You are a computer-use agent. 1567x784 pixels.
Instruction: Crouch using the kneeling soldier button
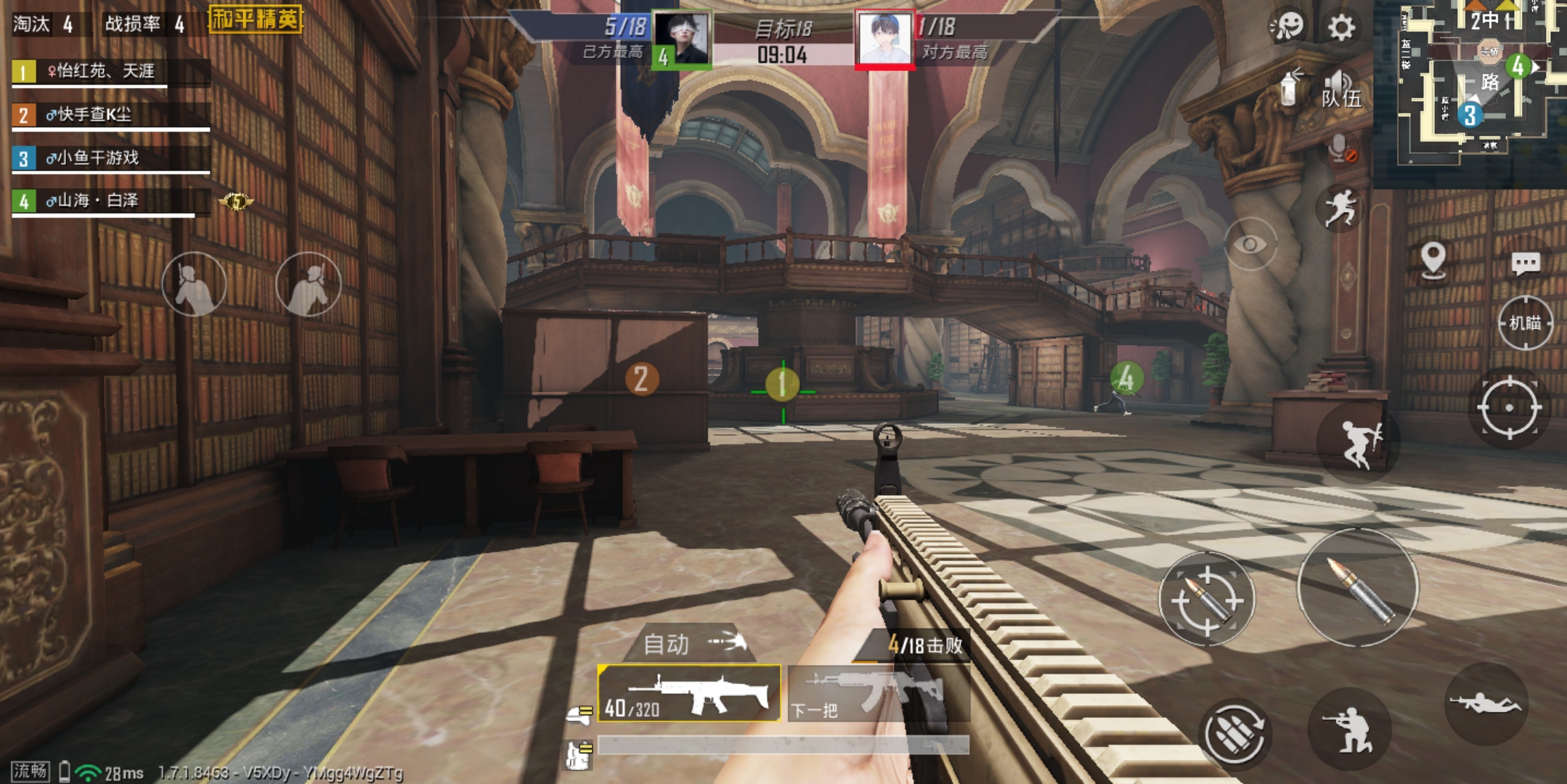click(1349, 728)
